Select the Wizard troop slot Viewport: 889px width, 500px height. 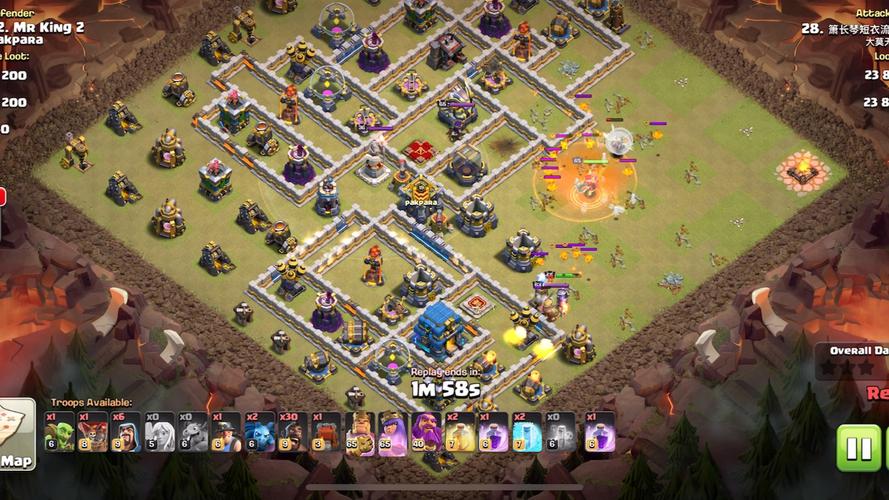click(125, 431)
